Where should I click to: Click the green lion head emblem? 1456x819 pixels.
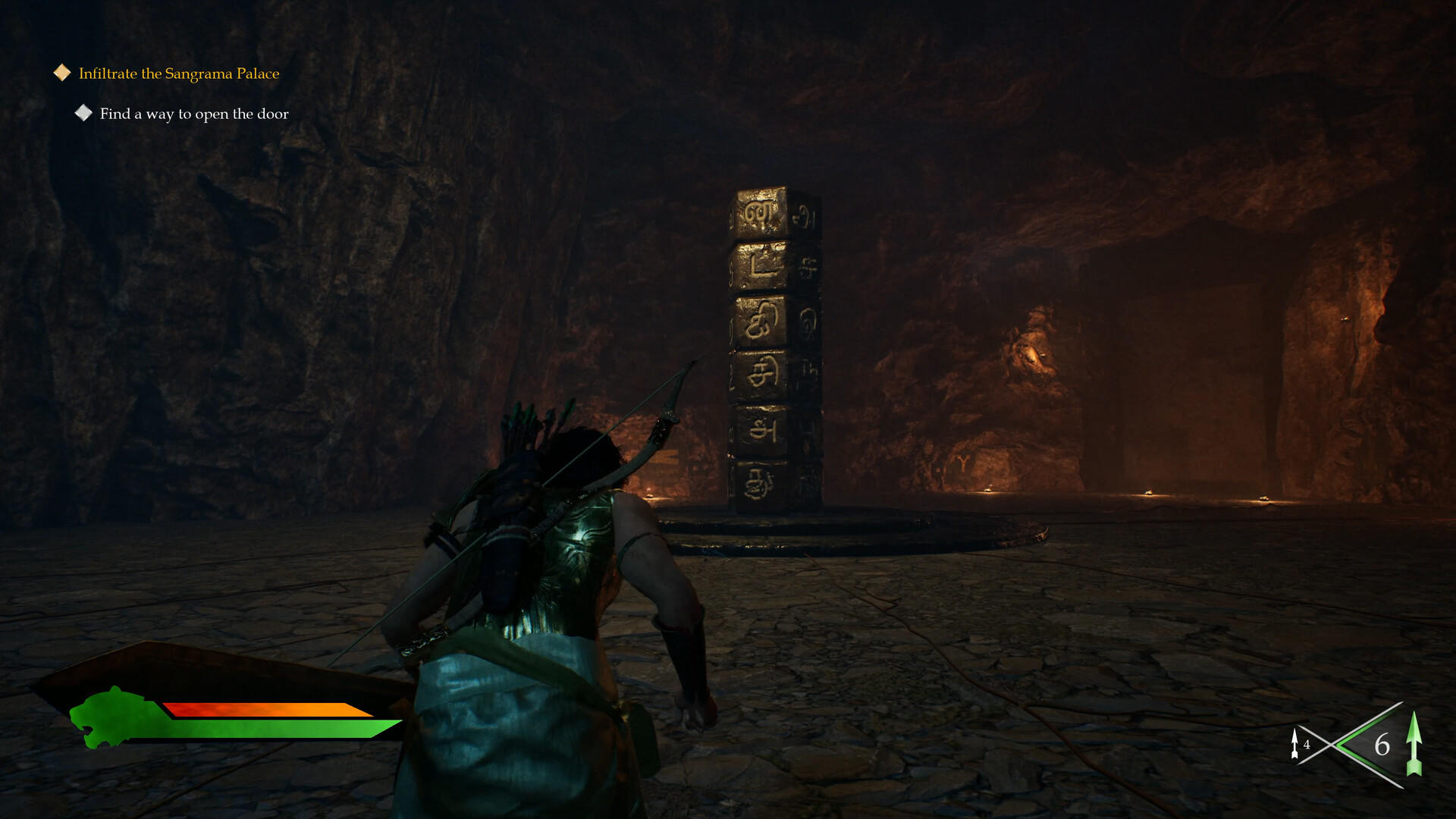[x=106, y=717]
